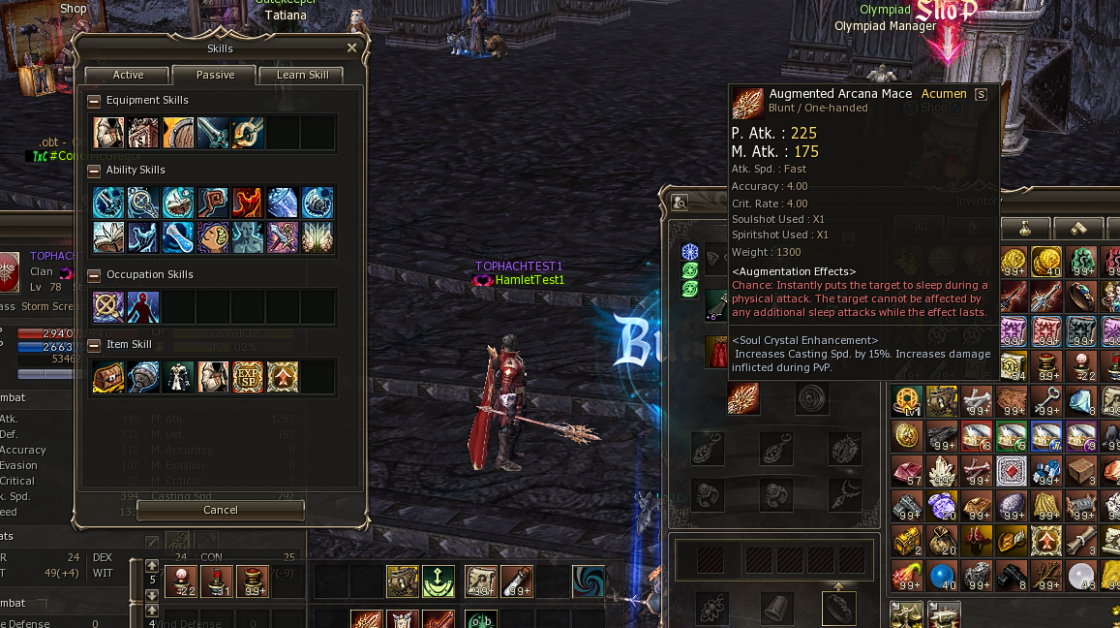This screenshot has width=1120, height=628.
Task: Click the equipped Arcana Mace weapon slot
Action: [x=743, y=398]
